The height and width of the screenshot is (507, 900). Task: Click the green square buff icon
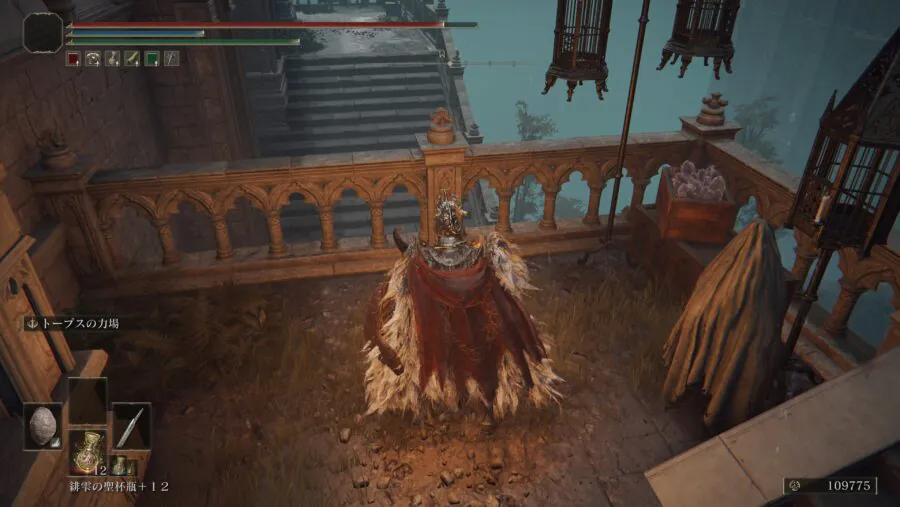[151, 59]
